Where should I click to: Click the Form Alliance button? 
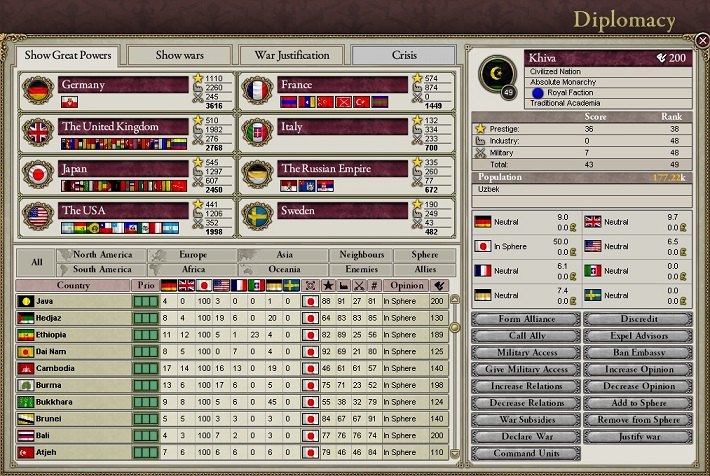pos(524,319)
